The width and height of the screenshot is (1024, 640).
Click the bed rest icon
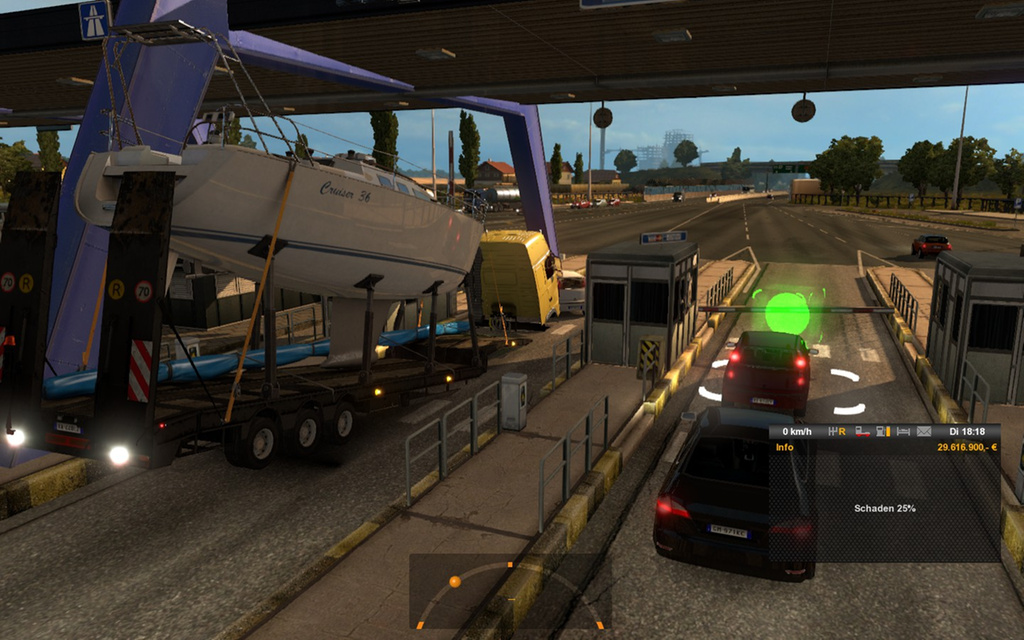(x=904, y=431)
